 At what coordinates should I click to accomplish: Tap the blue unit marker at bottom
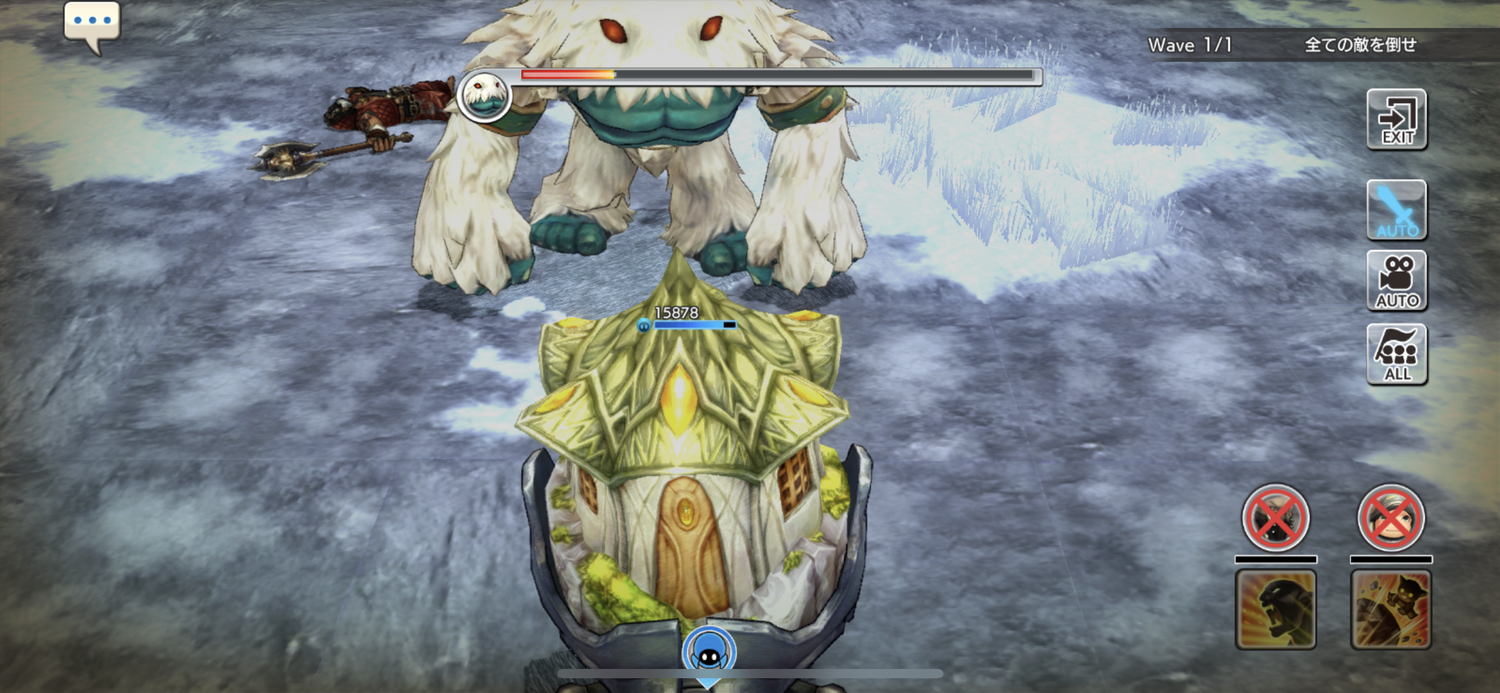pyautogui.click(x=709, y=652)
